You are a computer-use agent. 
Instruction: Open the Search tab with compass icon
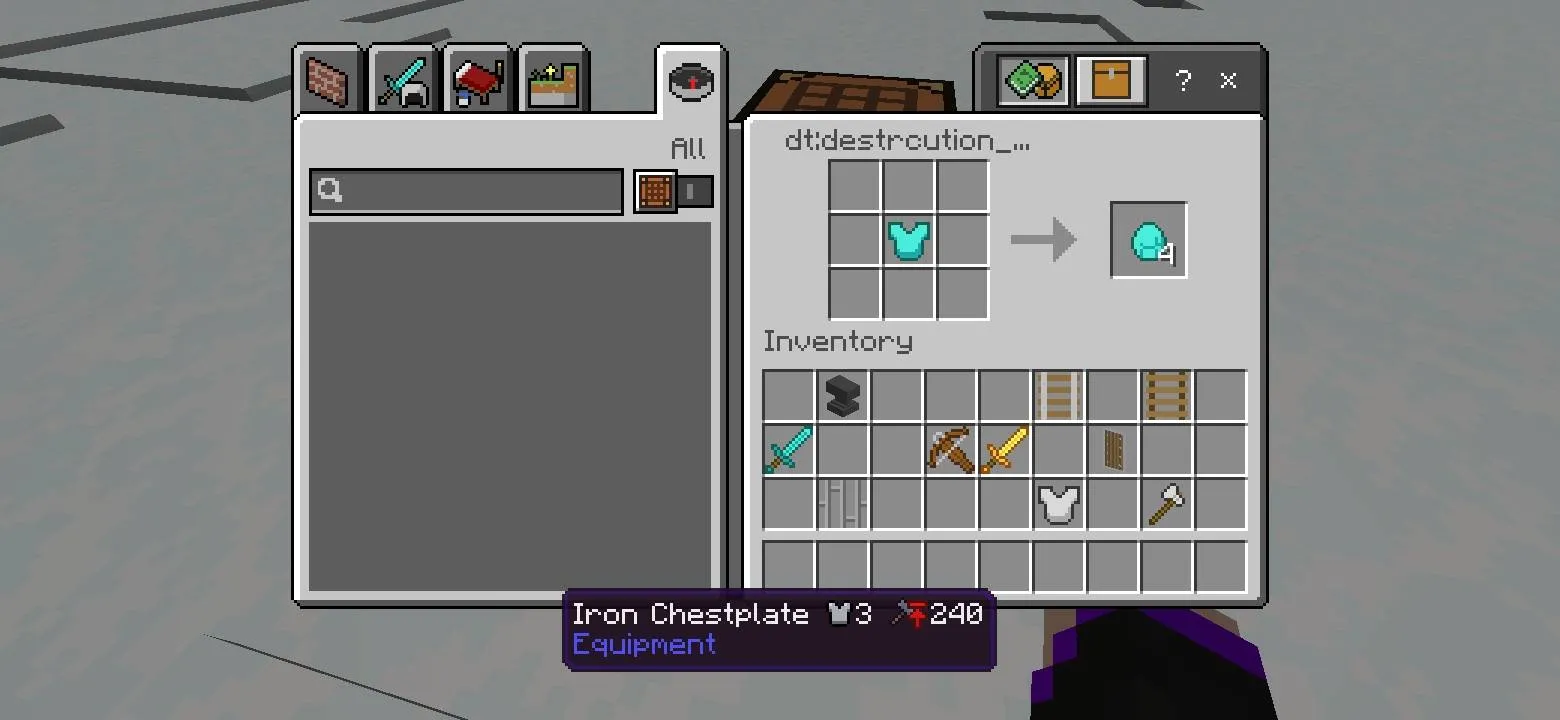click(x=689, y=80)
